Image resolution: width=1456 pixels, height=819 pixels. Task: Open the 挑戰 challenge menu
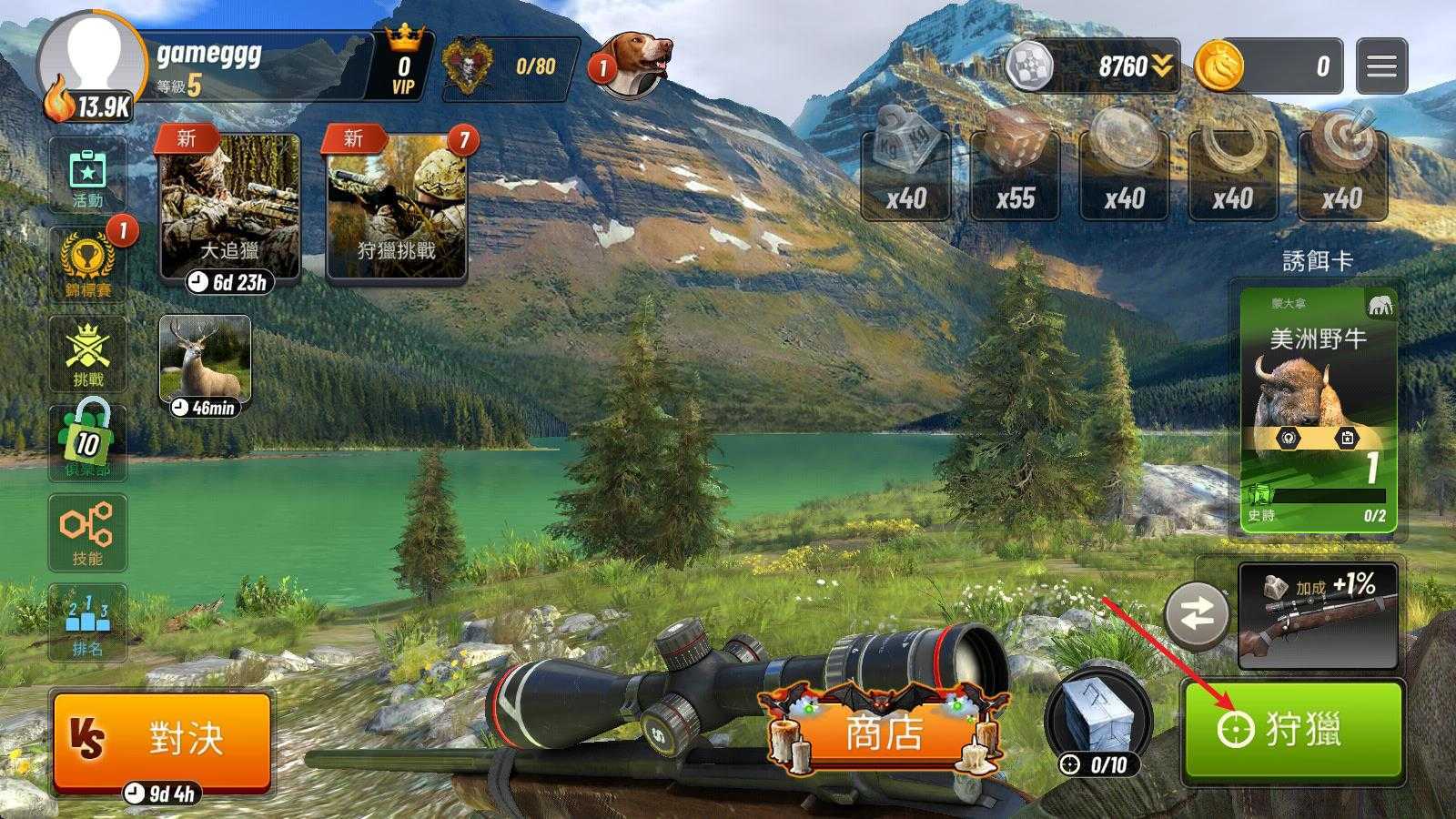[87, 353]
